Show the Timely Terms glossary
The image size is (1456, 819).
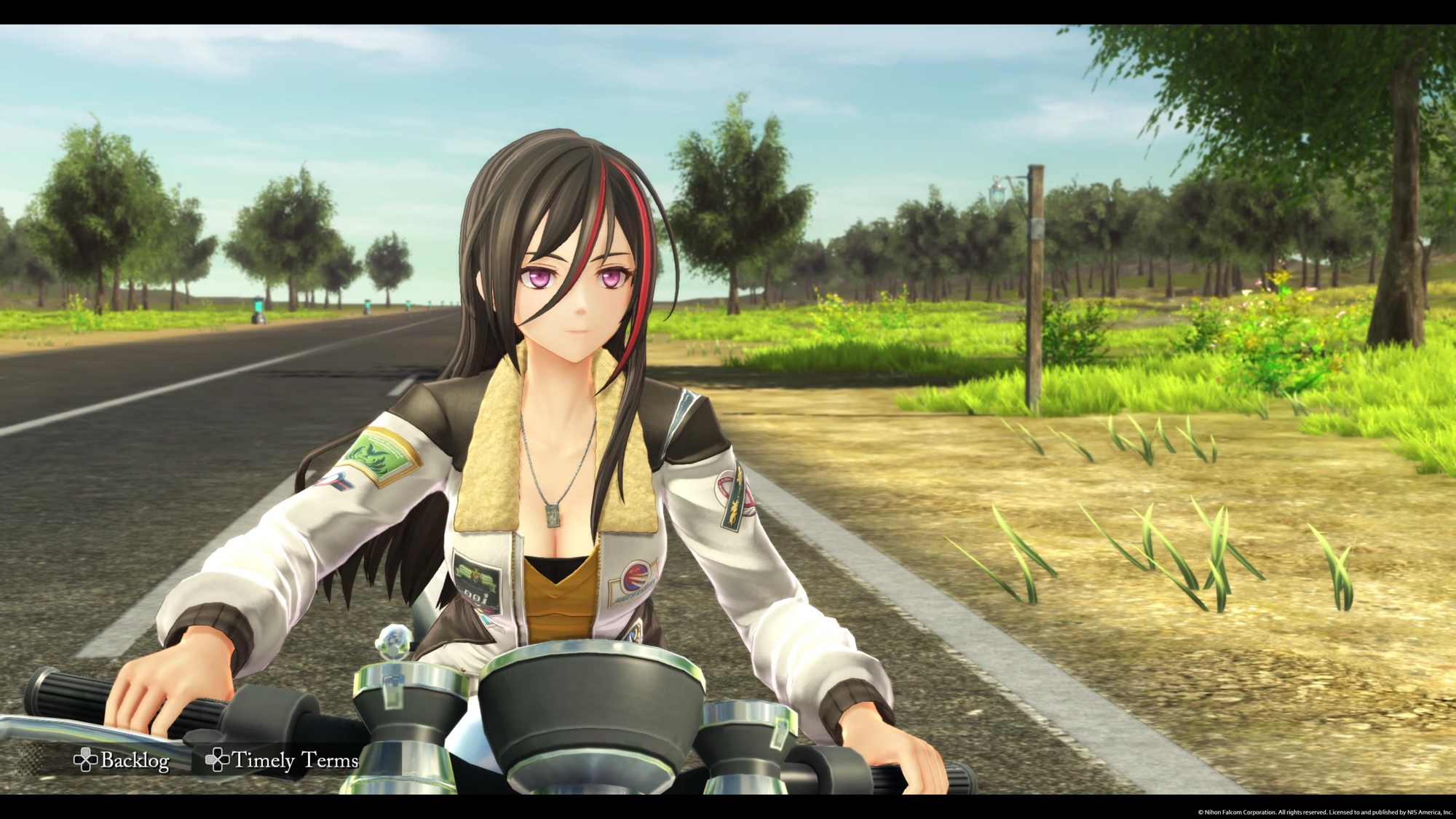tap(282, 761)
